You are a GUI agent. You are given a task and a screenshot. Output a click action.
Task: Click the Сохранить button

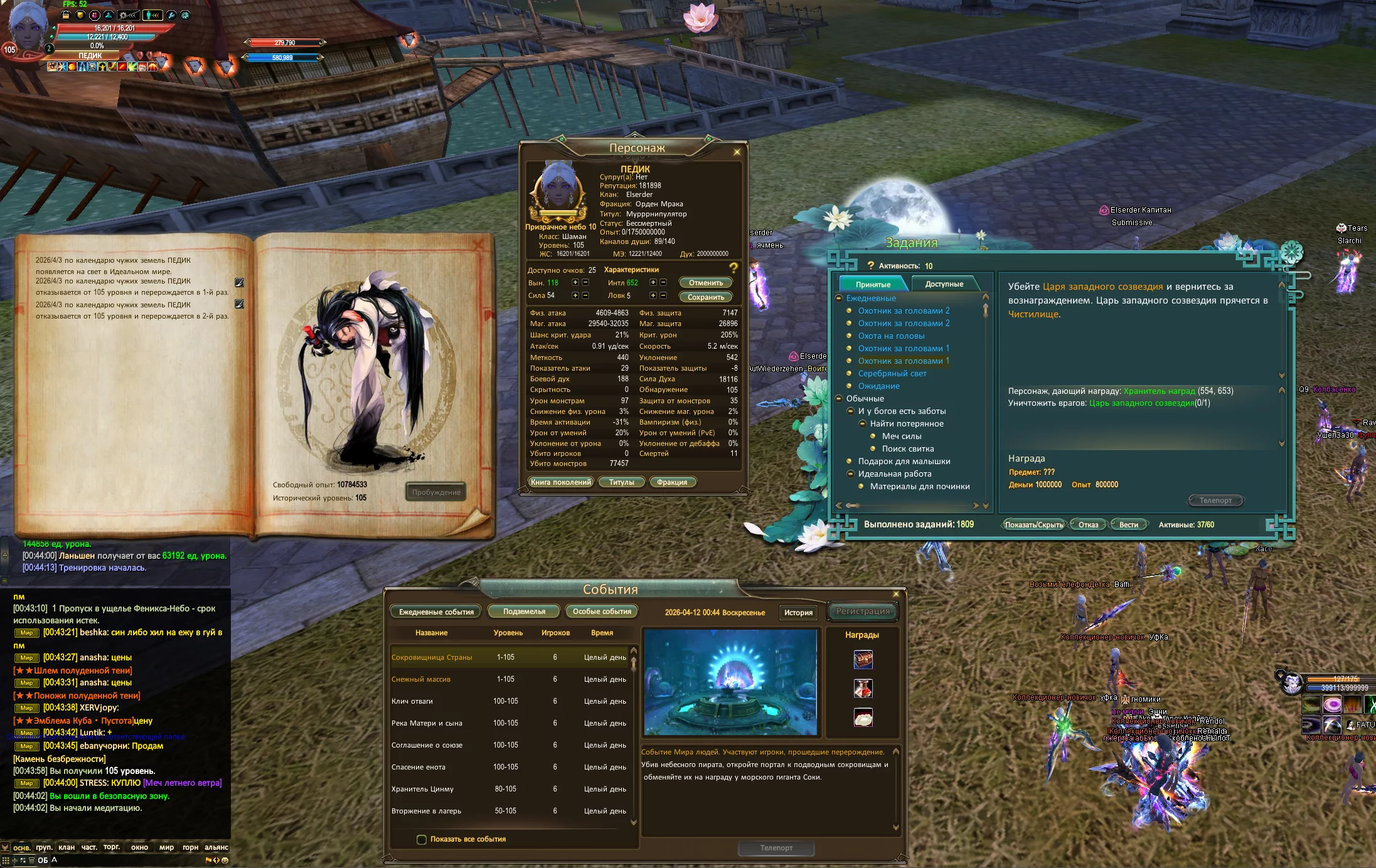pos(705,297)
